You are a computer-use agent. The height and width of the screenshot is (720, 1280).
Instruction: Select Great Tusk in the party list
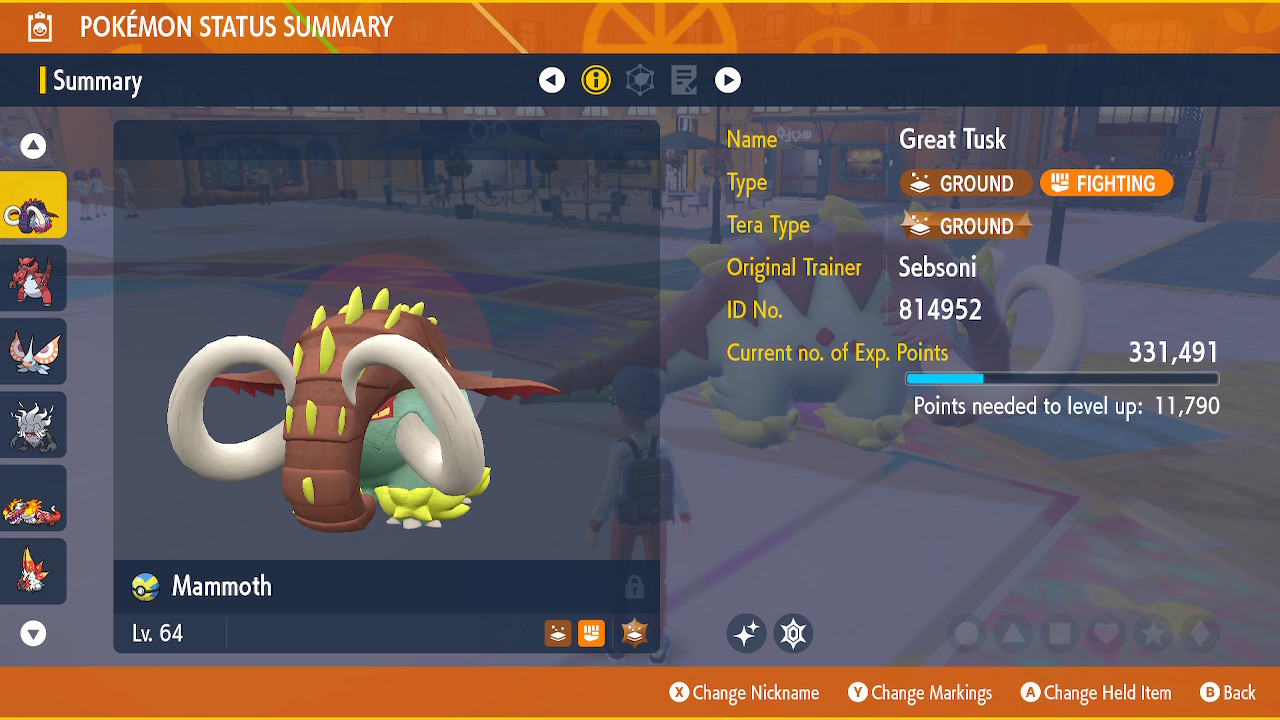tap(33, 205)
